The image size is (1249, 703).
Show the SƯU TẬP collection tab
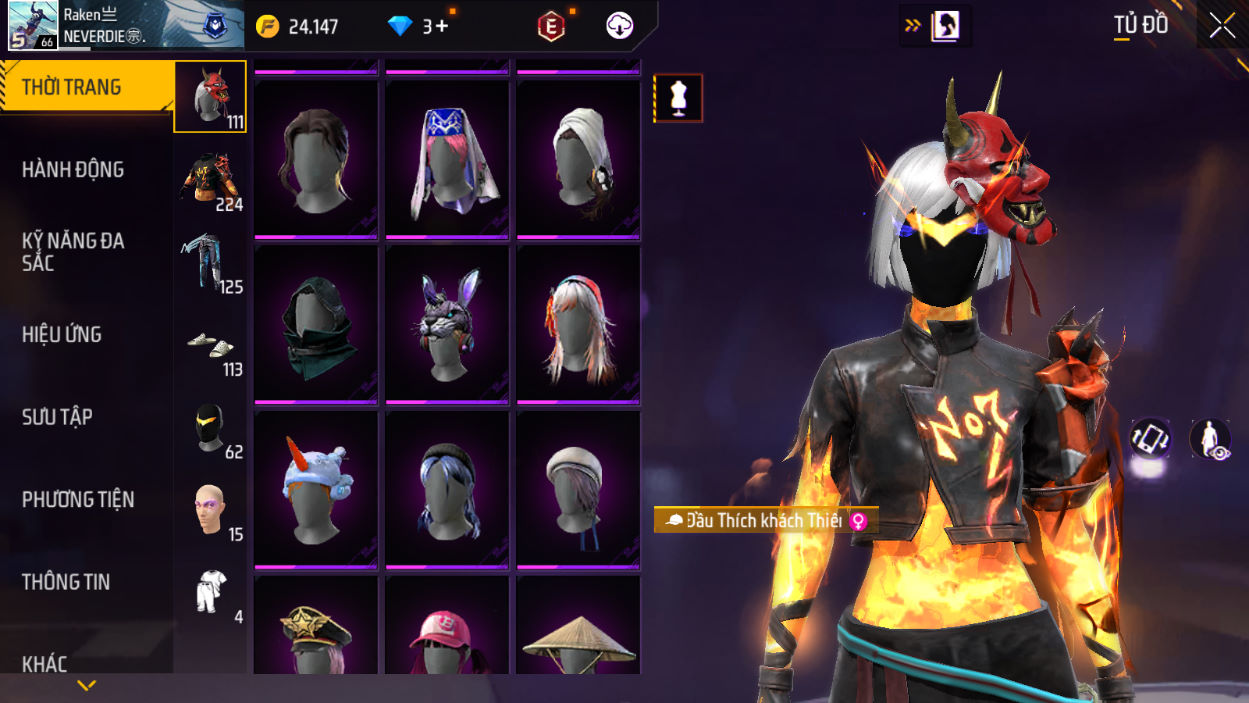tap(57, 417)
